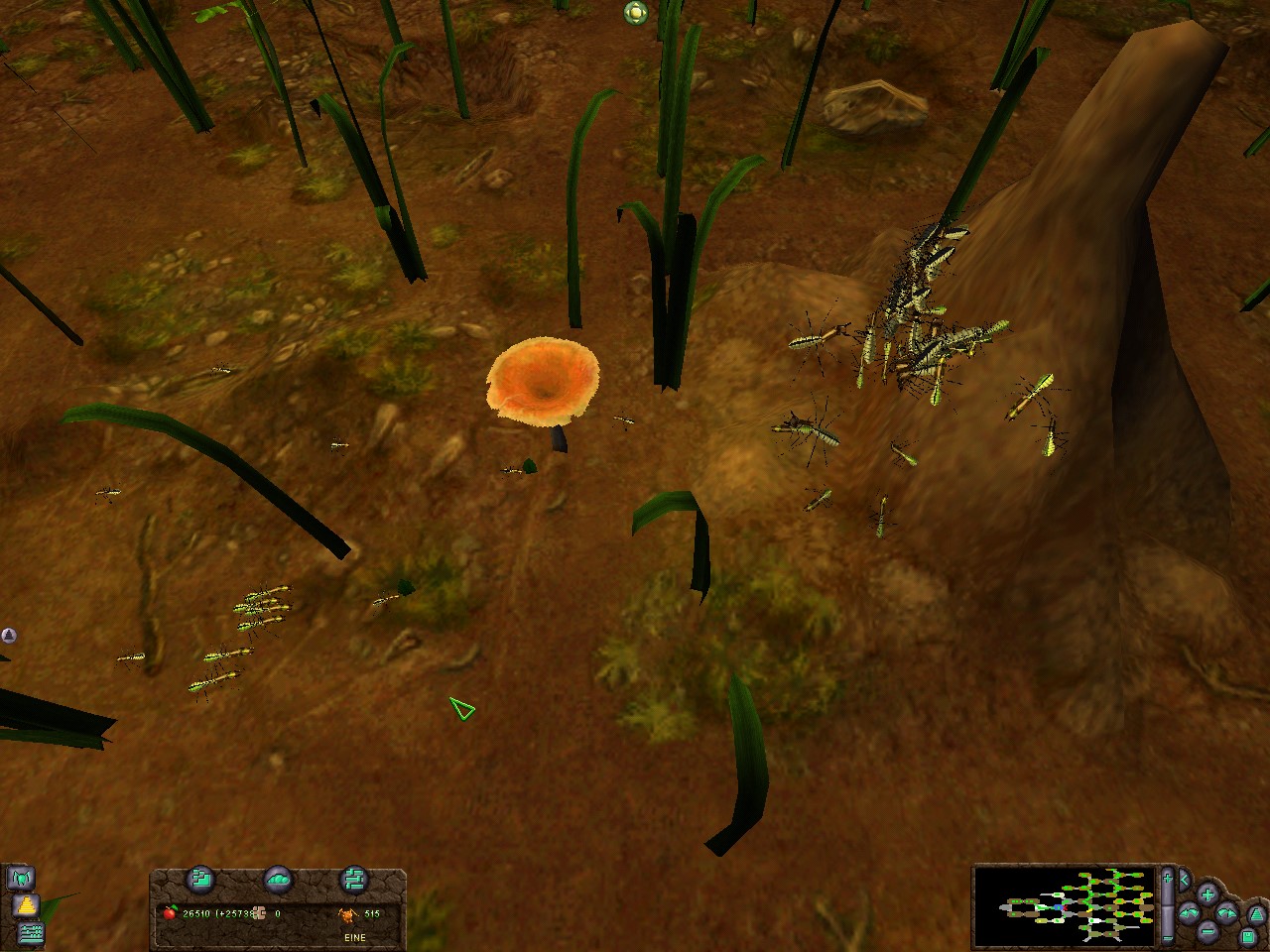Zoom out with the round minus button
Screen dimensions: 1270x952
pyautogui.click(x=1207, y=931)
